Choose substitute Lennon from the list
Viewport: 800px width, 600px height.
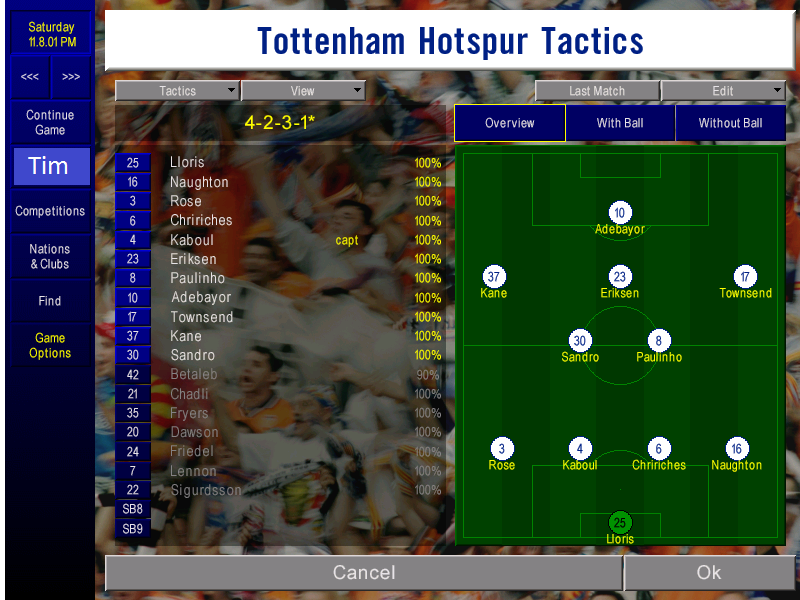193,471
